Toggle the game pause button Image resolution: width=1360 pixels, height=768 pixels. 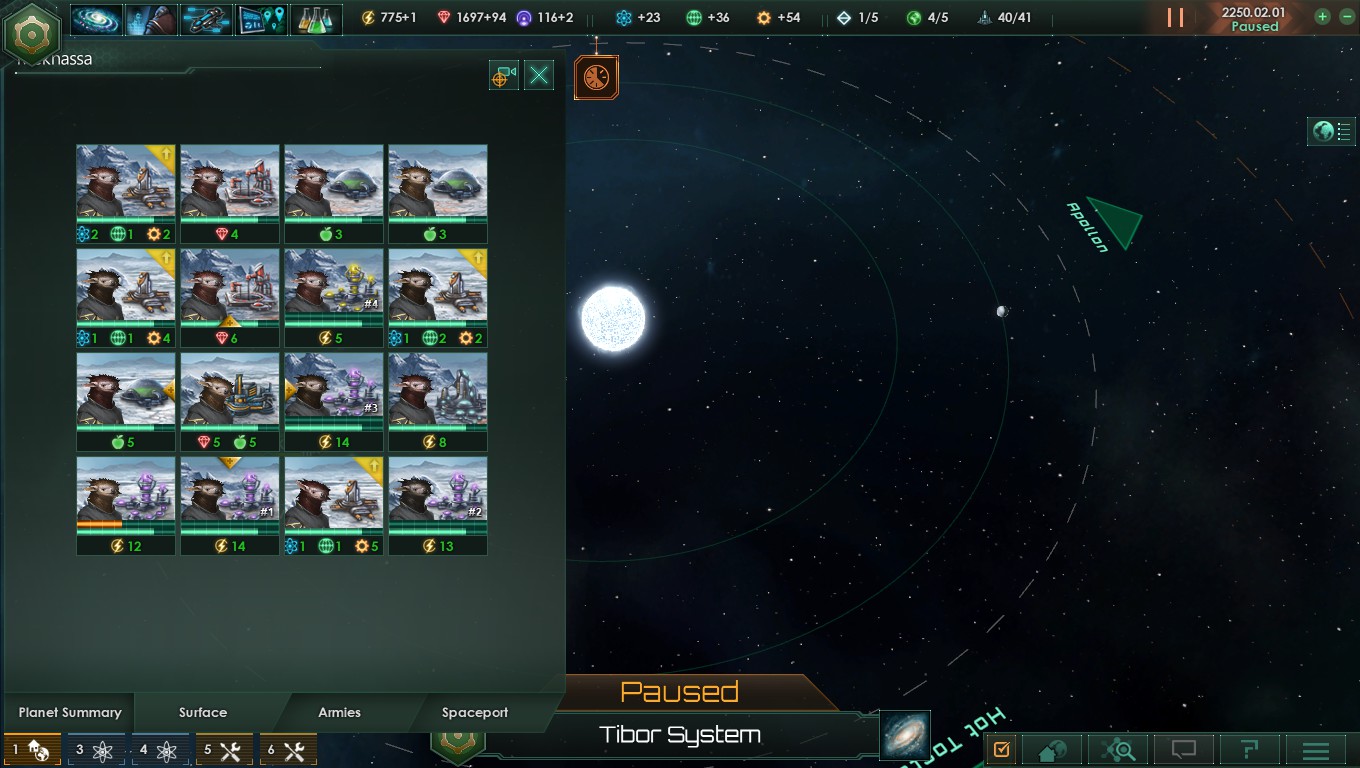coord(1175,18)
